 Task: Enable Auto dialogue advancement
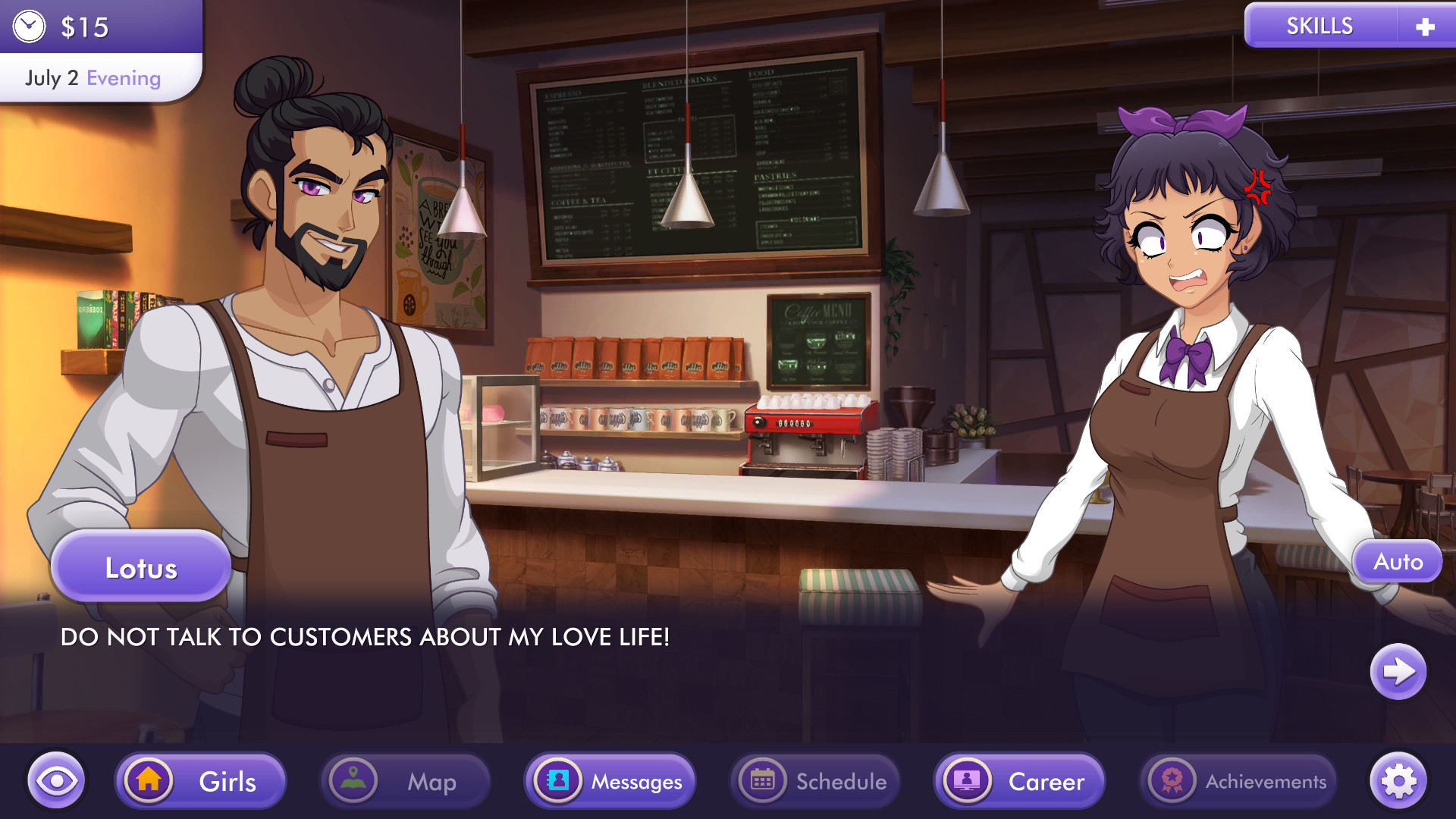pyautogui.click(x=1397, y=561)
